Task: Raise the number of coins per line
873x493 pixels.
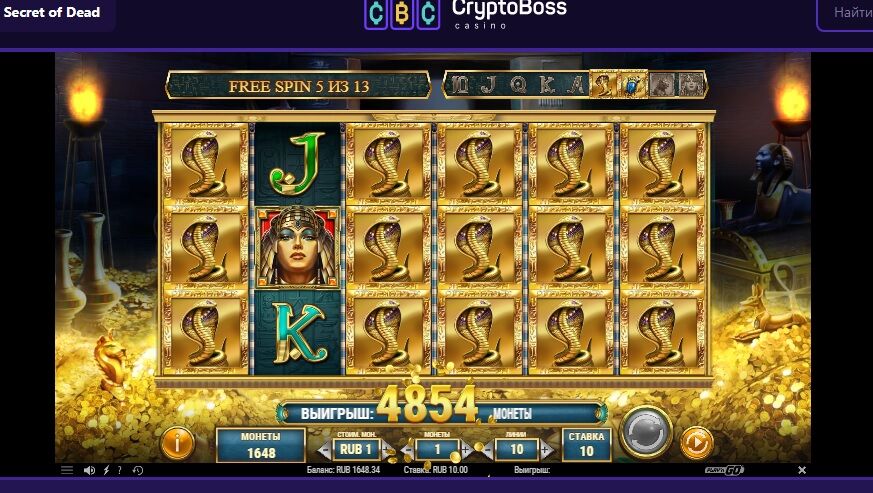Action: (465, 450)
